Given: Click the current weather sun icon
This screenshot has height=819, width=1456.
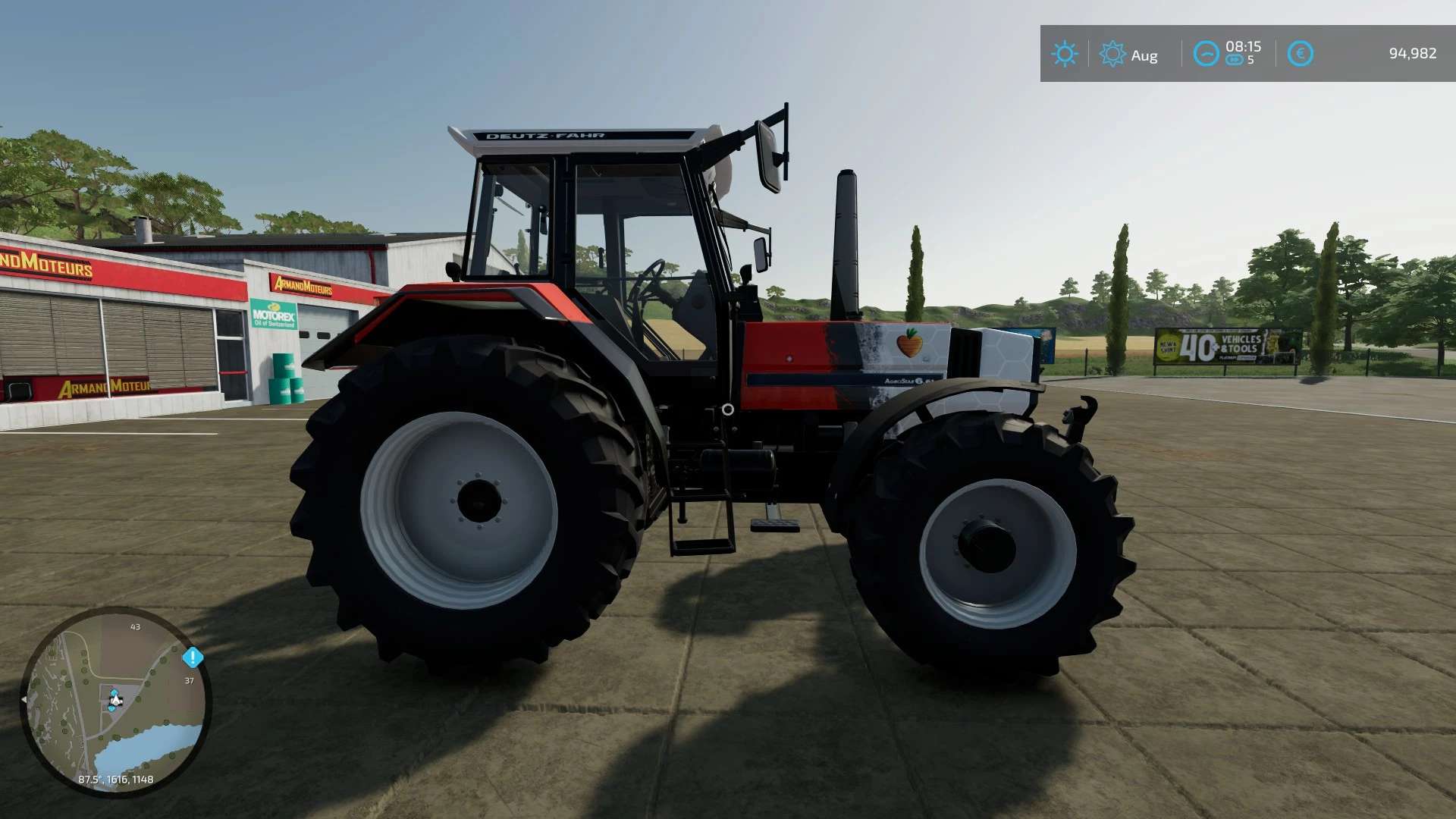Looking at the screenshot, I should pos(1065,52).
